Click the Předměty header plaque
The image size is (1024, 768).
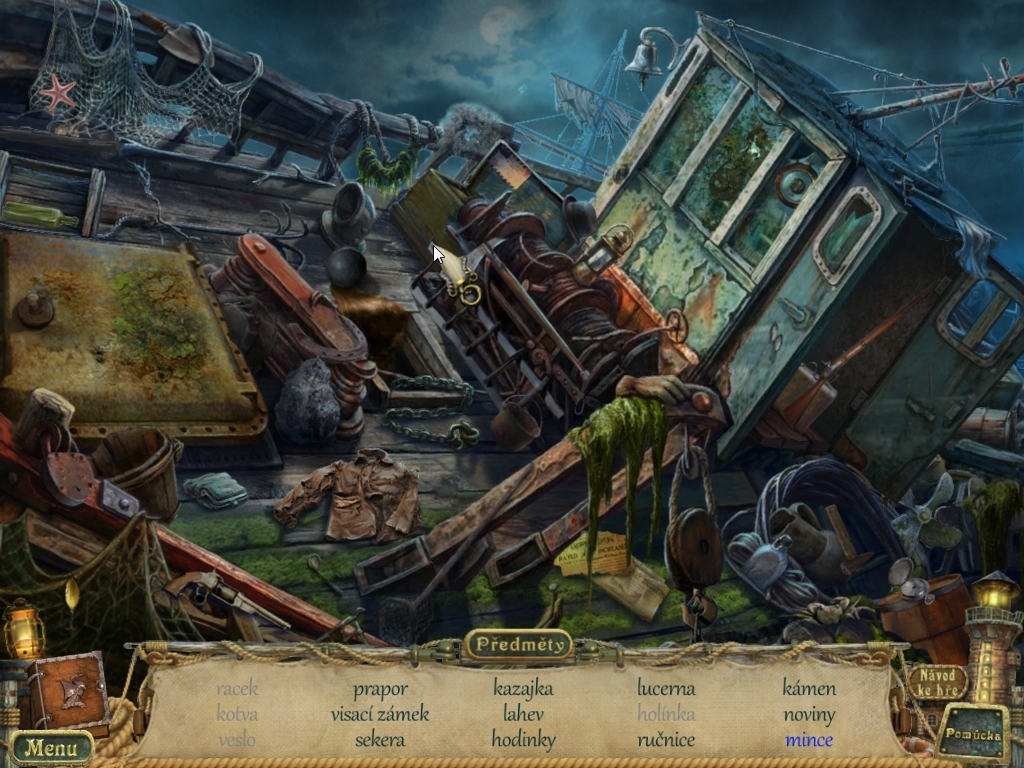[518, 645]
